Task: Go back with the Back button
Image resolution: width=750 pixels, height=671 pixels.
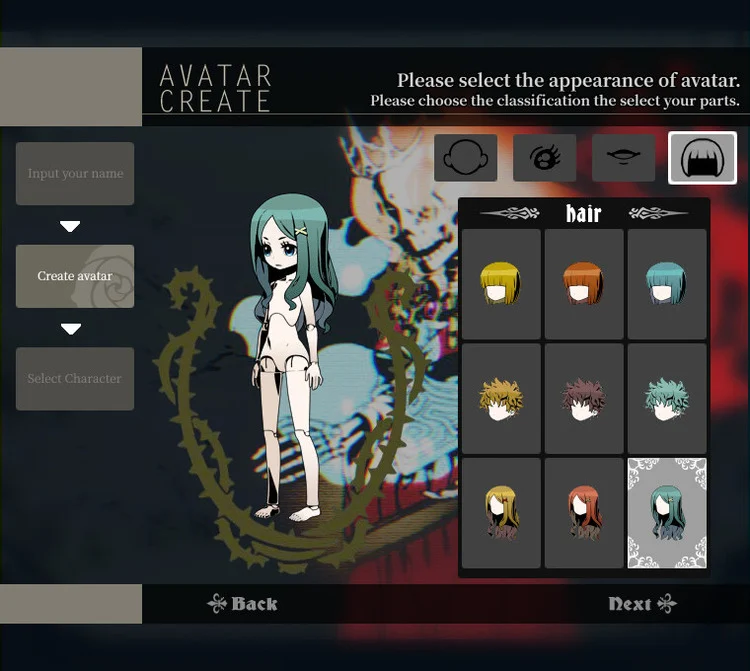Action: coord(242,604)
